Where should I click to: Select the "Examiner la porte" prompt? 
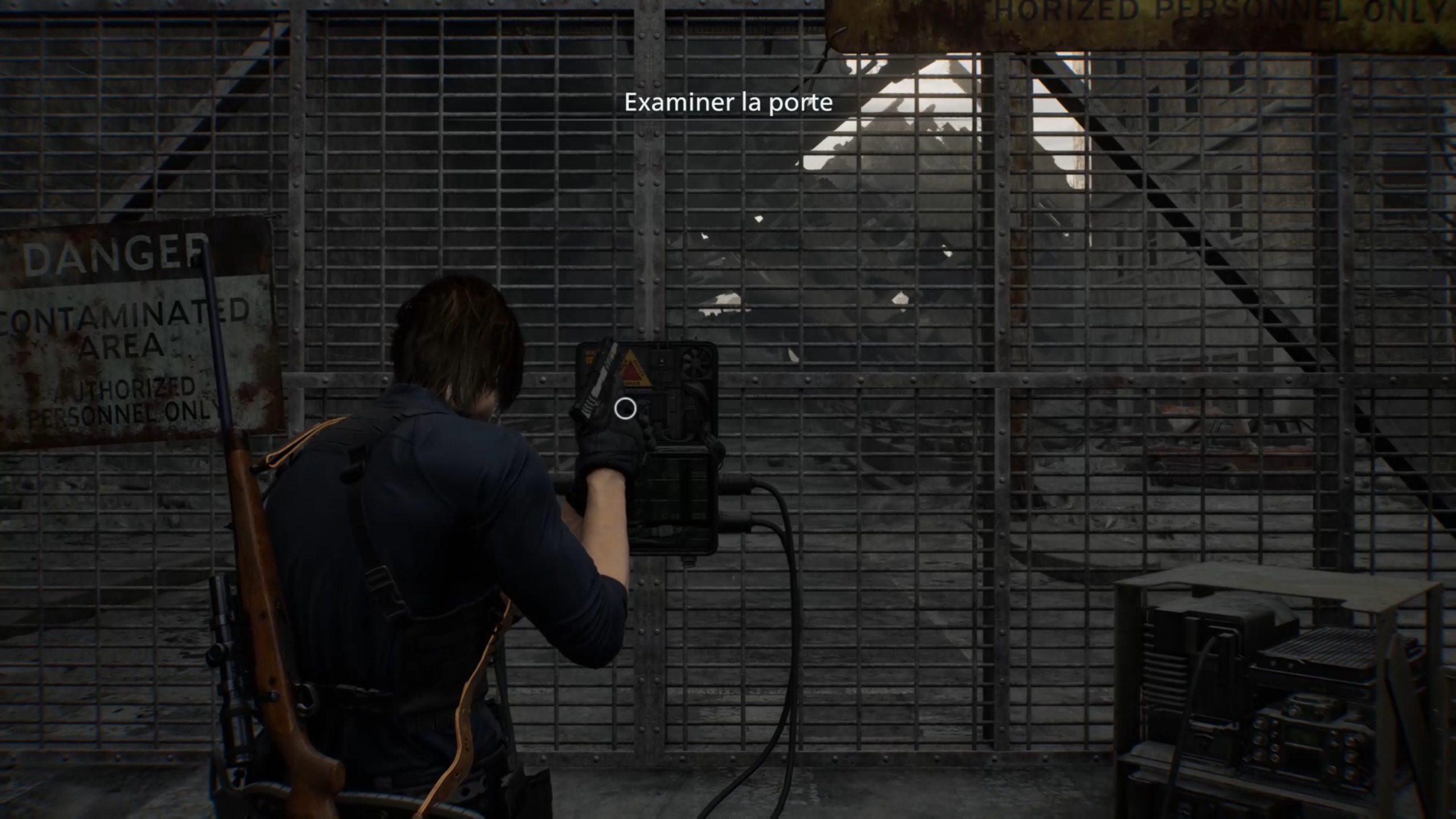pyautogui.click(x=728, y=102)
